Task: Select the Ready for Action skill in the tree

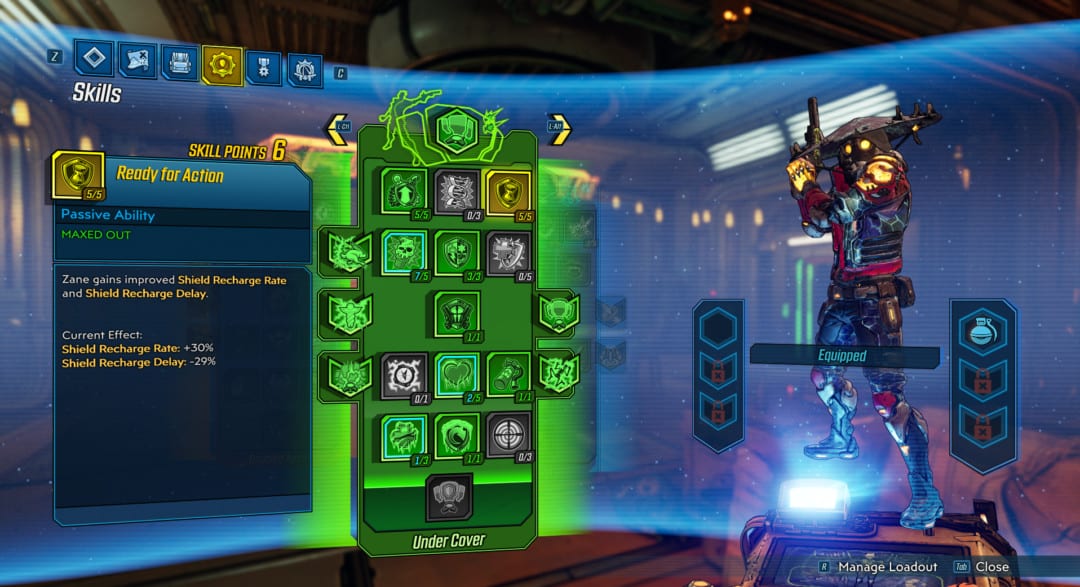Action: (x=509, y=192)
